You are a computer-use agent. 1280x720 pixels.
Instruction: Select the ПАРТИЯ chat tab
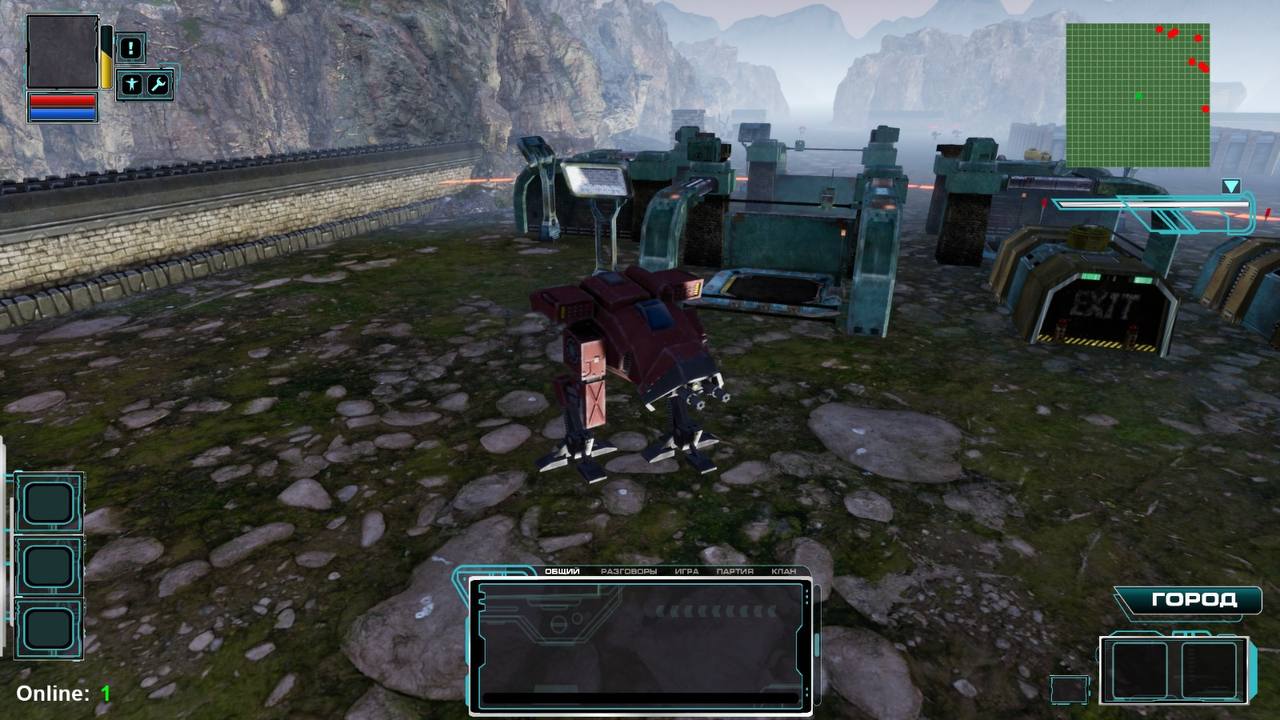click(x=733, y=571)
